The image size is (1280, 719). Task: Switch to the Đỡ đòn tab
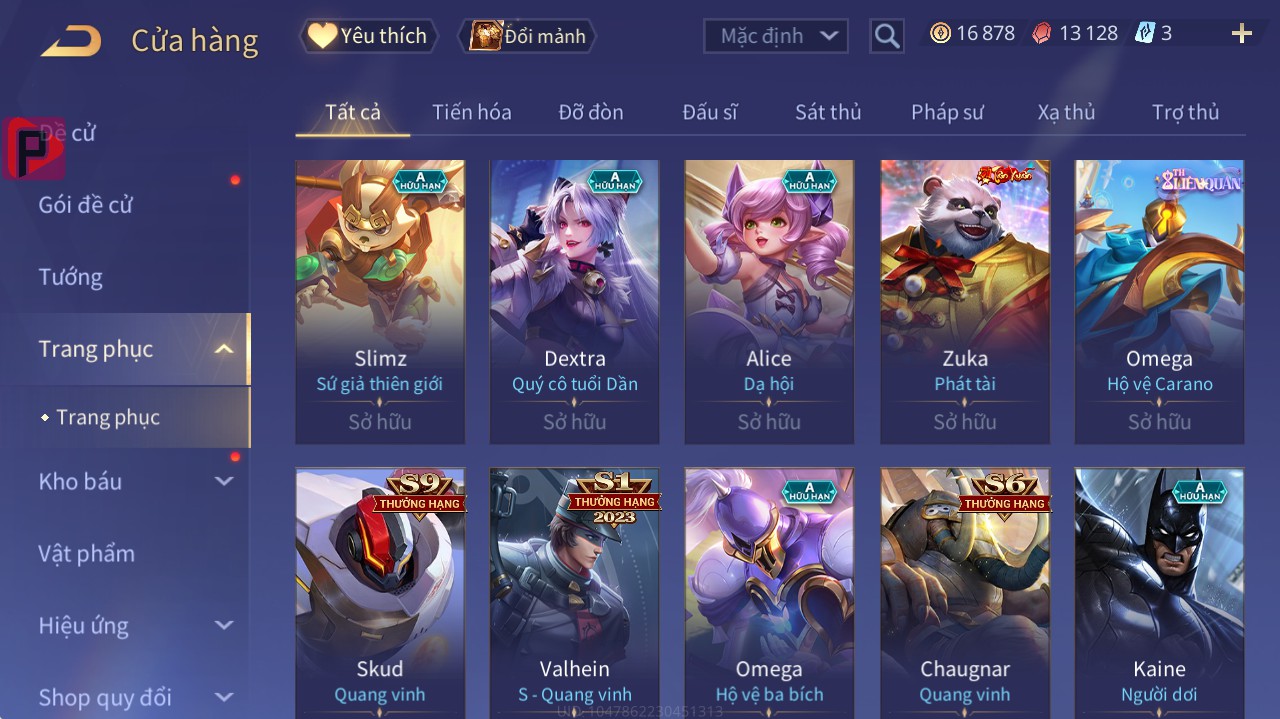590,112
